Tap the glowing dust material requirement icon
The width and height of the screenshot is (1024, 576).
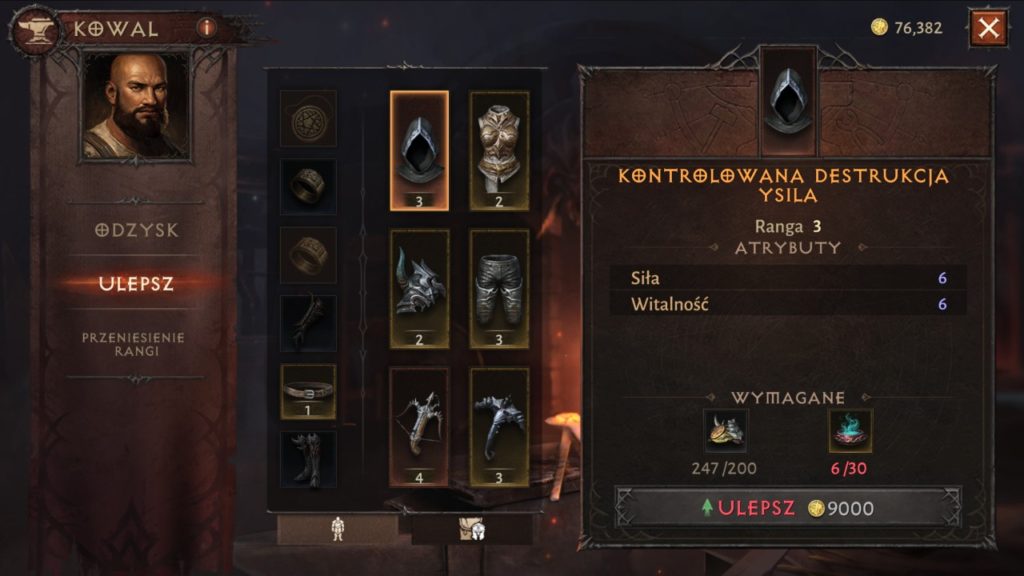850,431
